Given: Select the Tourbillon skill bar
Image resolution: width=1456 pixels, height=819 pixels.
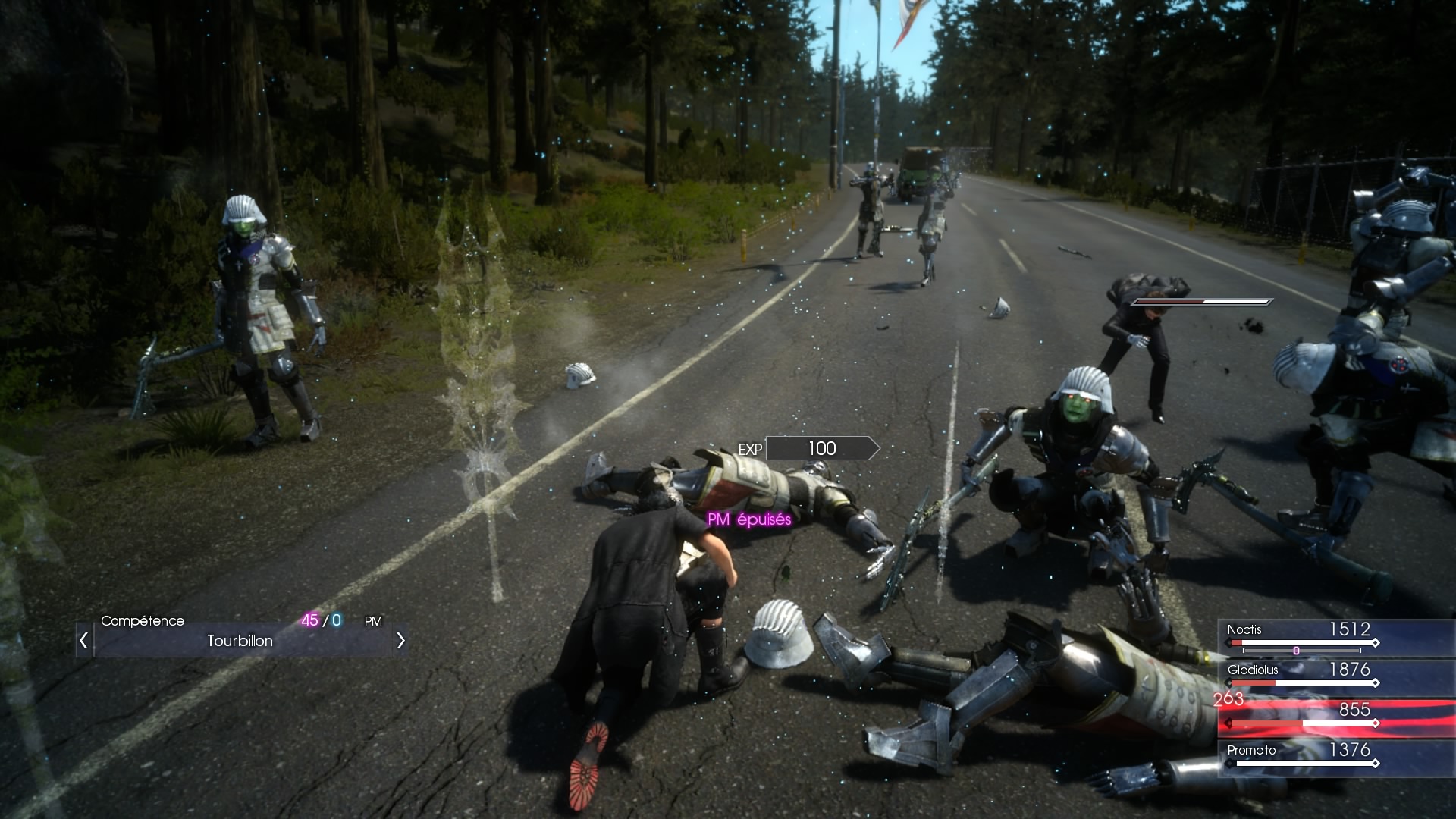Looking at the screenshot, I should pyautogui.click(x=240, y=641).
